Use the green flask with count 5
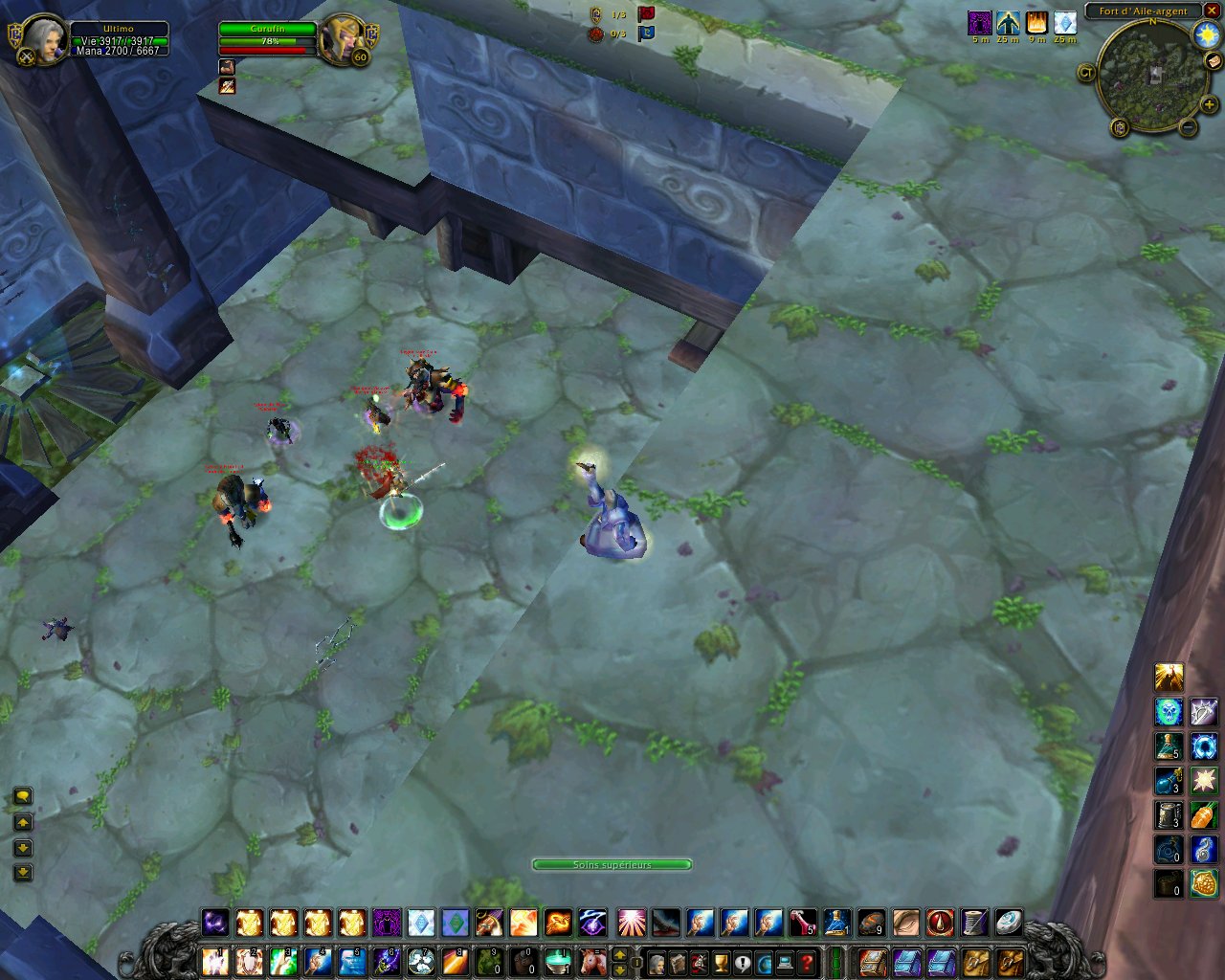 1169,746
